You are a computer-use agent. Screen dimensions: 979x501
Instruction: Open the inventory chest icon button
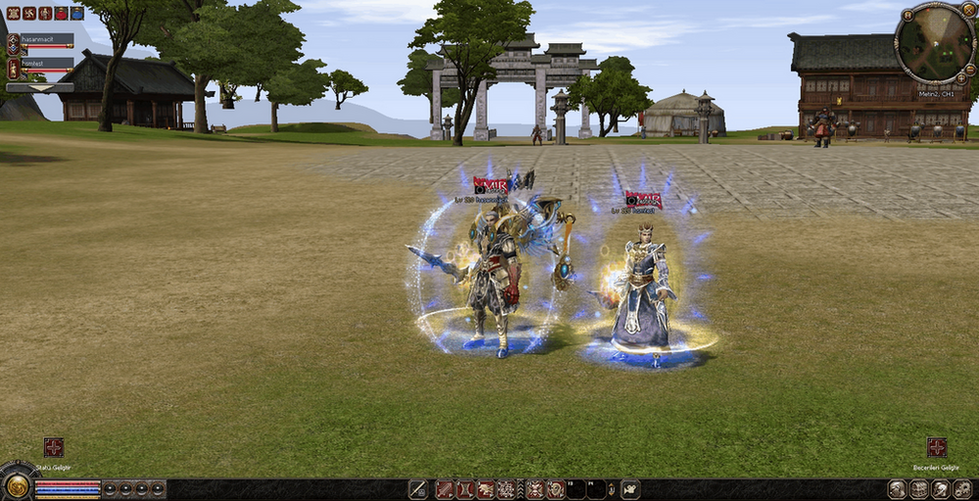(919, 489)
